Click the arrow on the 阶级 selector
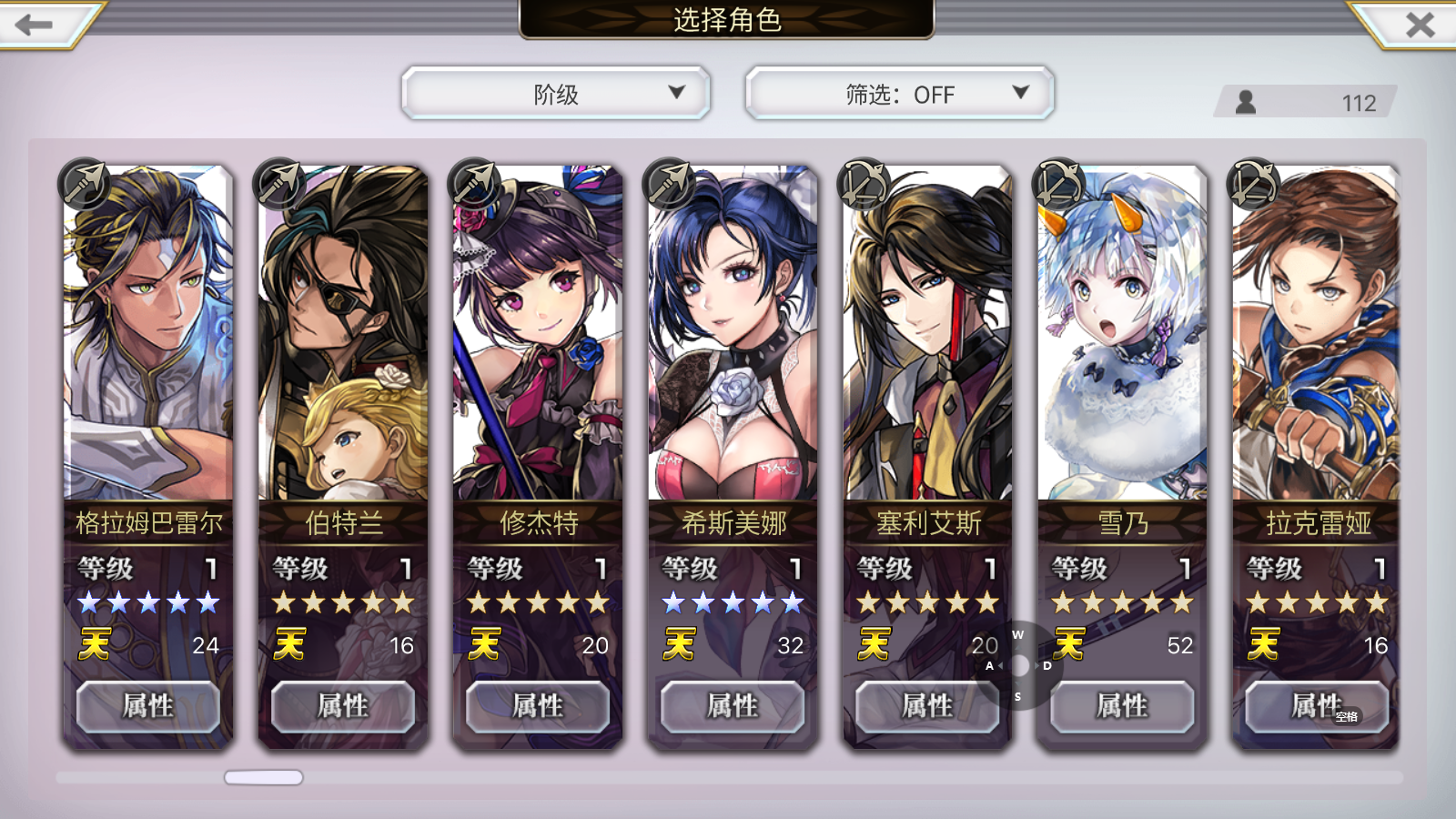The width and height of the screenshot is (1456, 819). tap(676, 93)
